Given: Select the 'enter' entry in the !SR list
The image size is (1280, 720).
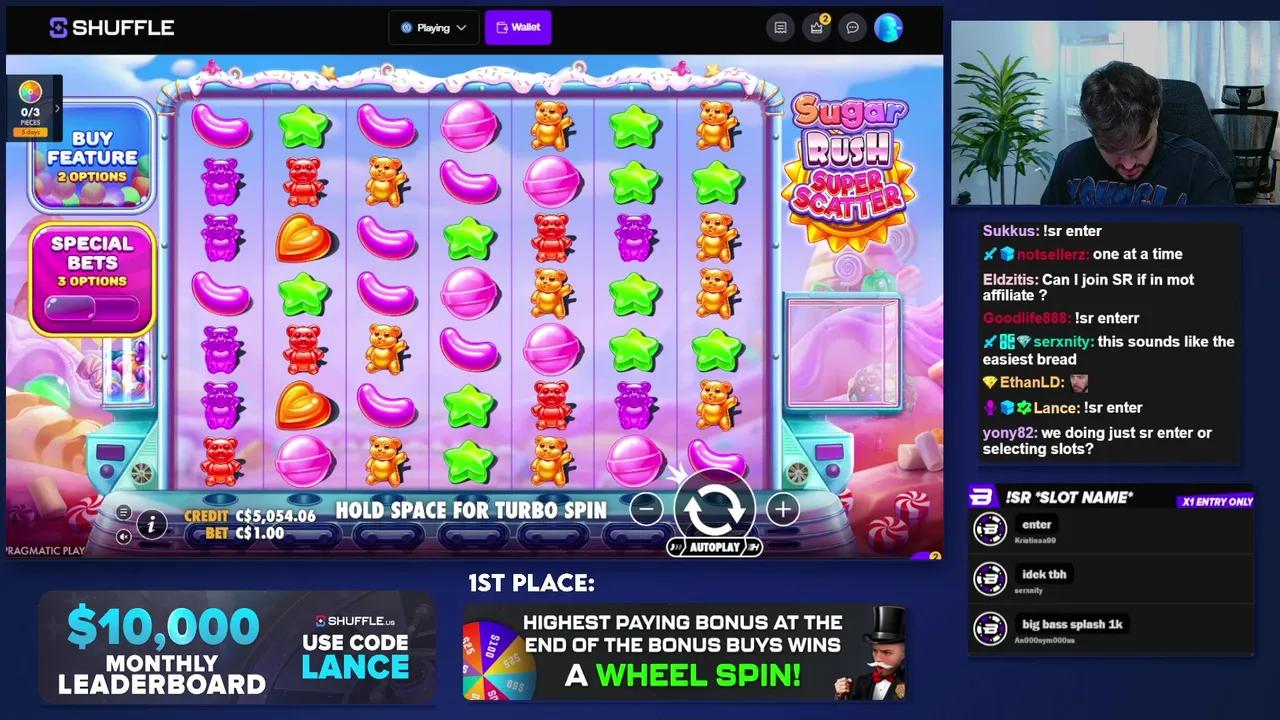Looking at the screenshot, I should tap(1036, 524).
